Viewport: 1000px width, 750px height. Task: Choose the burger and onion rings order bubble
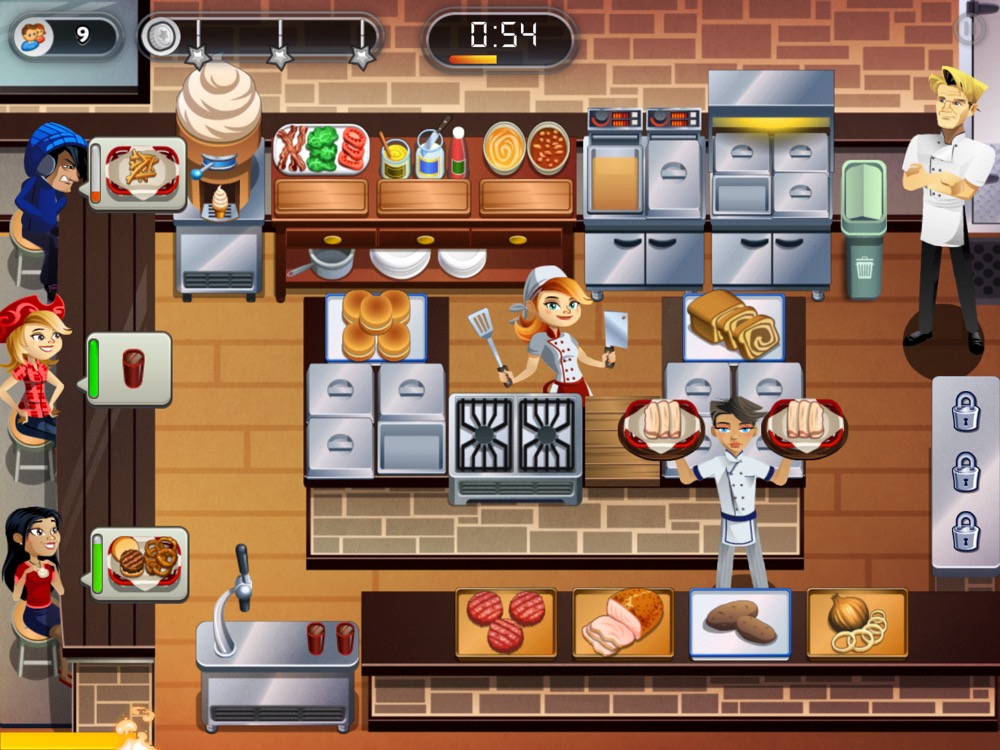pos(141,562)
